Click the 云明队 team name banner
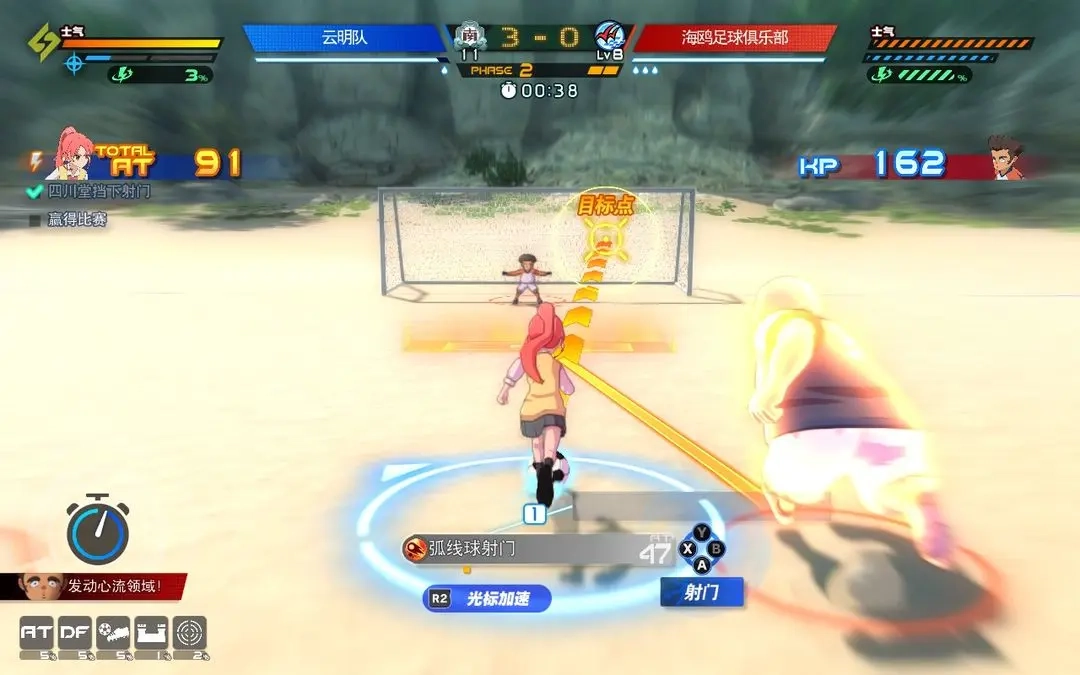 [x=343, y=38]
